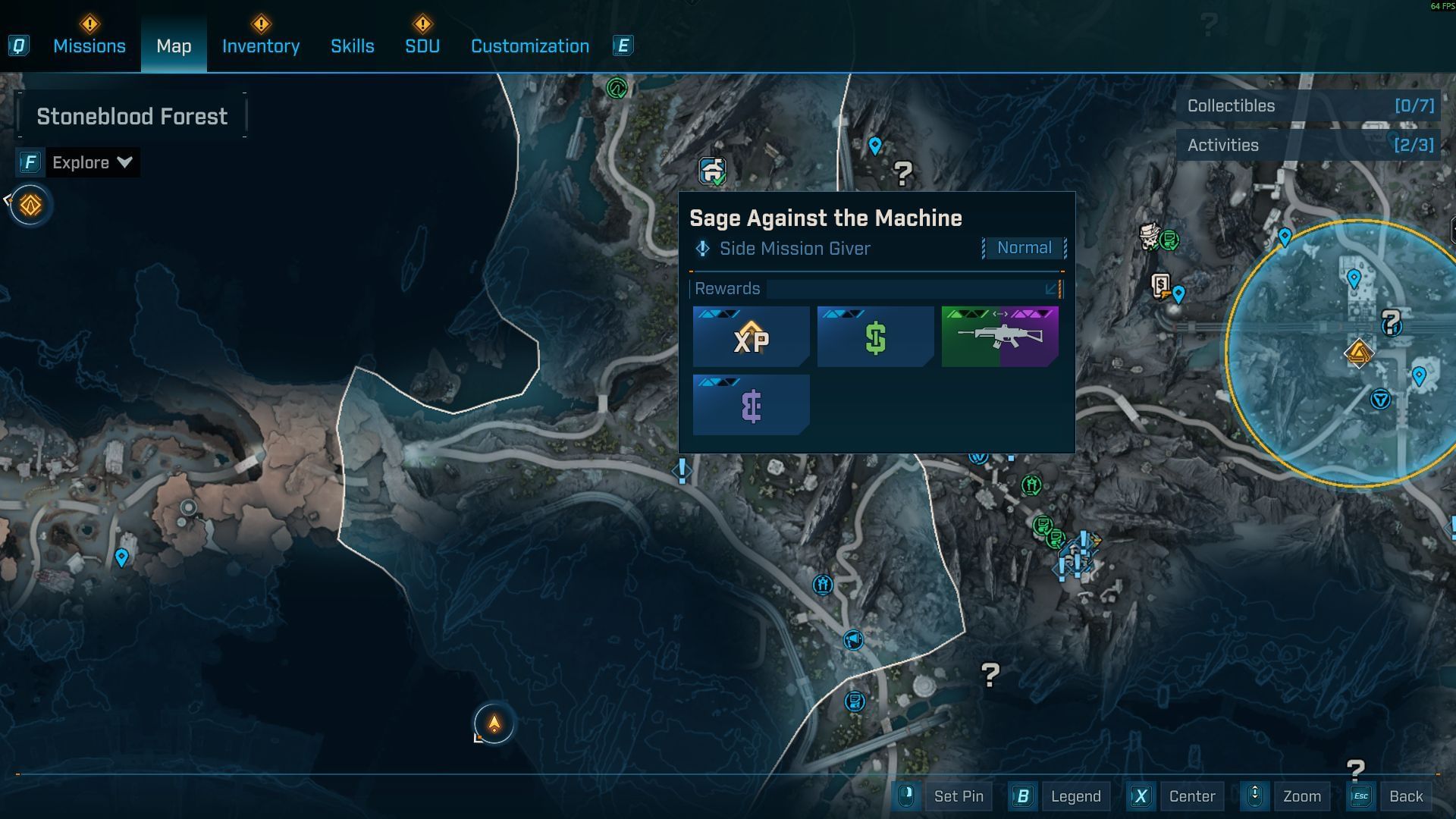Open the Customization tab
The height and width of the screenshot is (819, 1456).
(529, 46)
